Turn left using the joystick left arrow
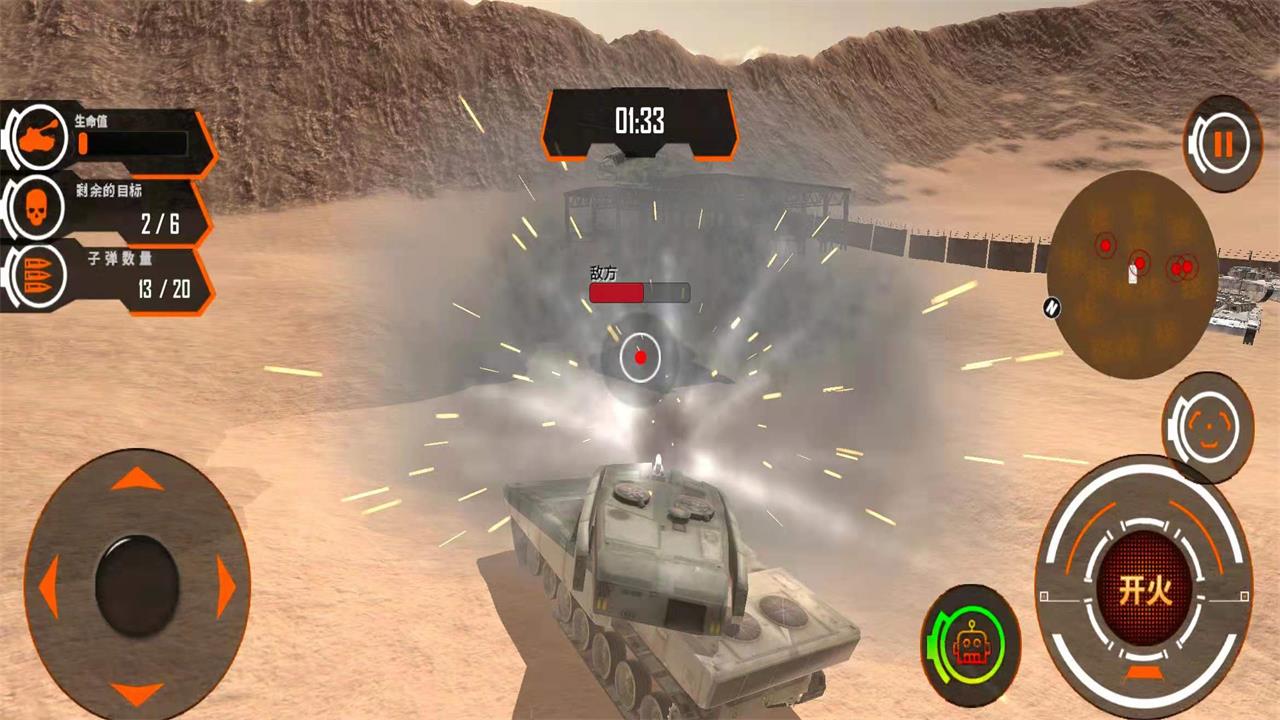Viewport: 1280px width, 720px height. (48, 587)
